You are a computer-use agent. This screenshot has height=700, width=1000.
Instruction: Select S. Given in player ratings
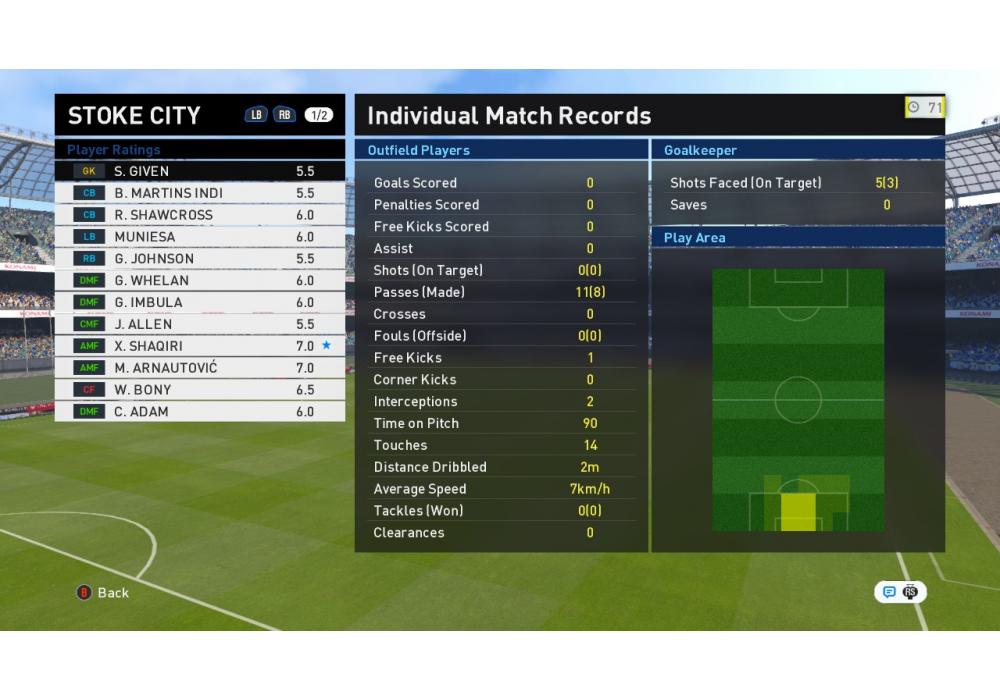tap(200, 171)
